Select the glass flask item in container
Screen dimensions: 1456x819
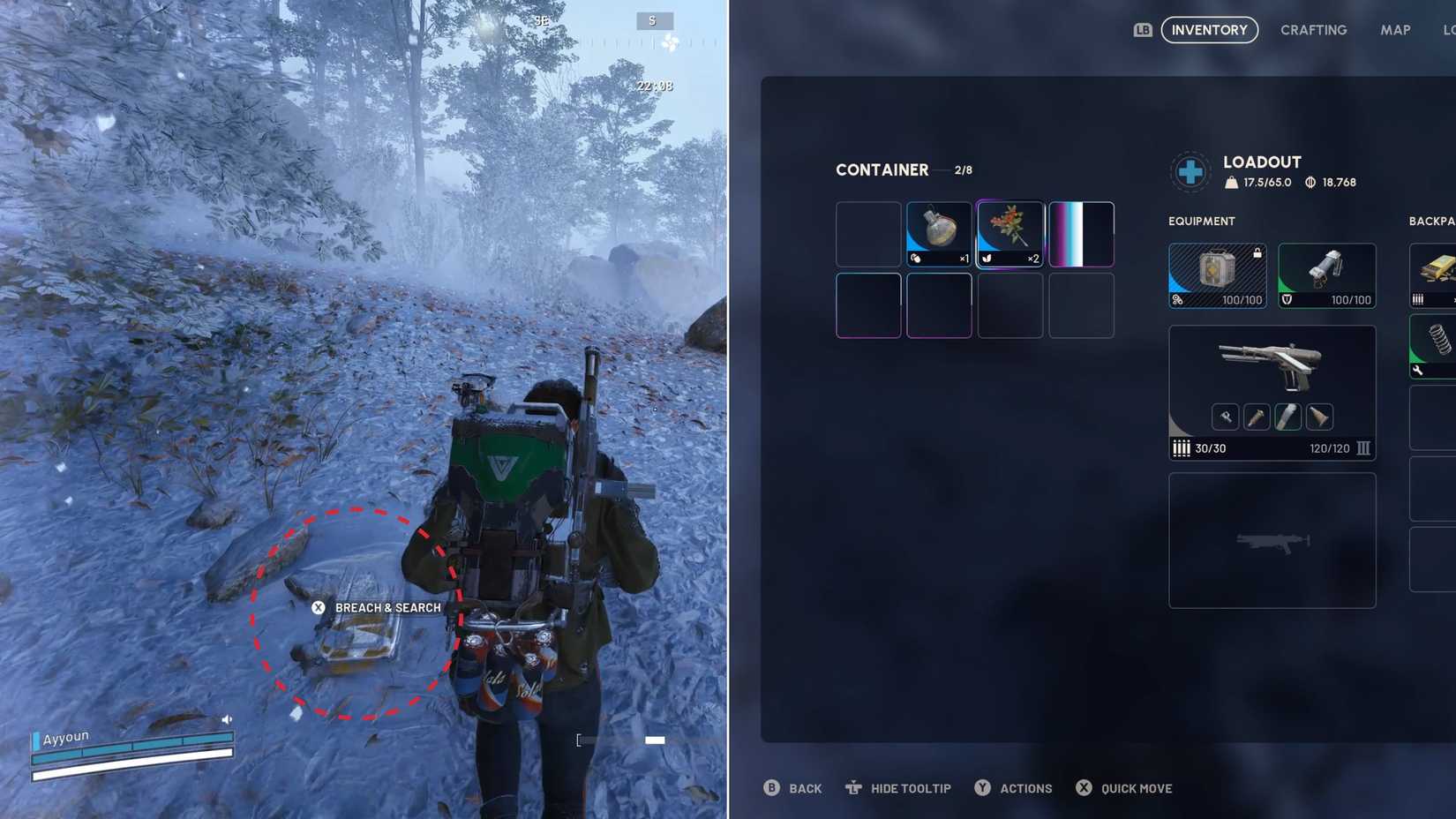coord(938,232)
